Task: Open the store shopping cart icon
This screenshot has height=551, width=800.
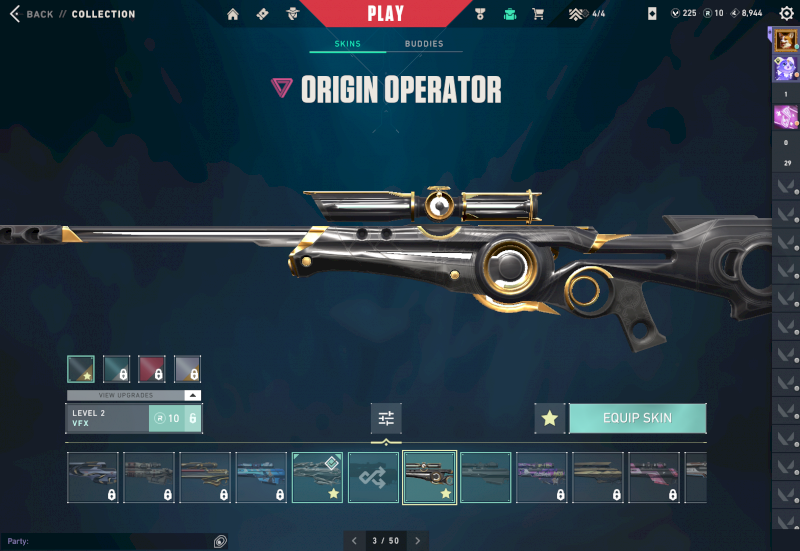Action: [x=538, y=14]
